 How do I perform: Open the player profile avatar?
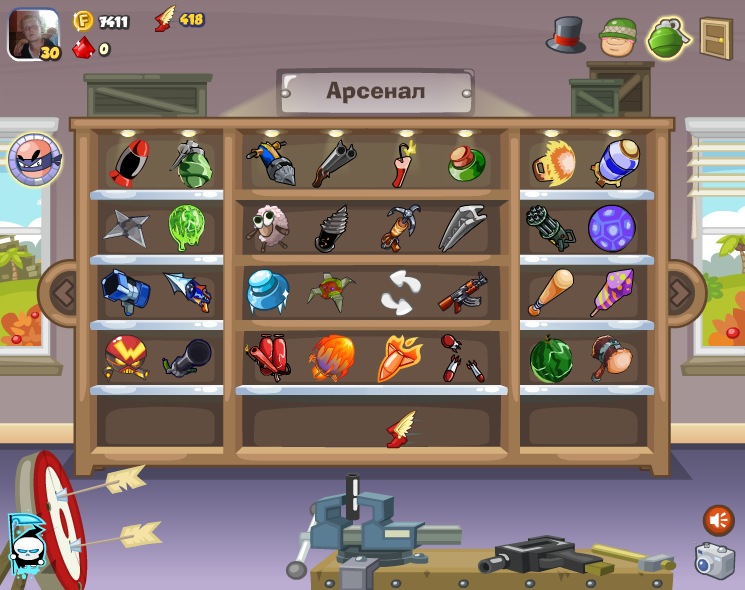pyautogui.click(x=33, y=33)
